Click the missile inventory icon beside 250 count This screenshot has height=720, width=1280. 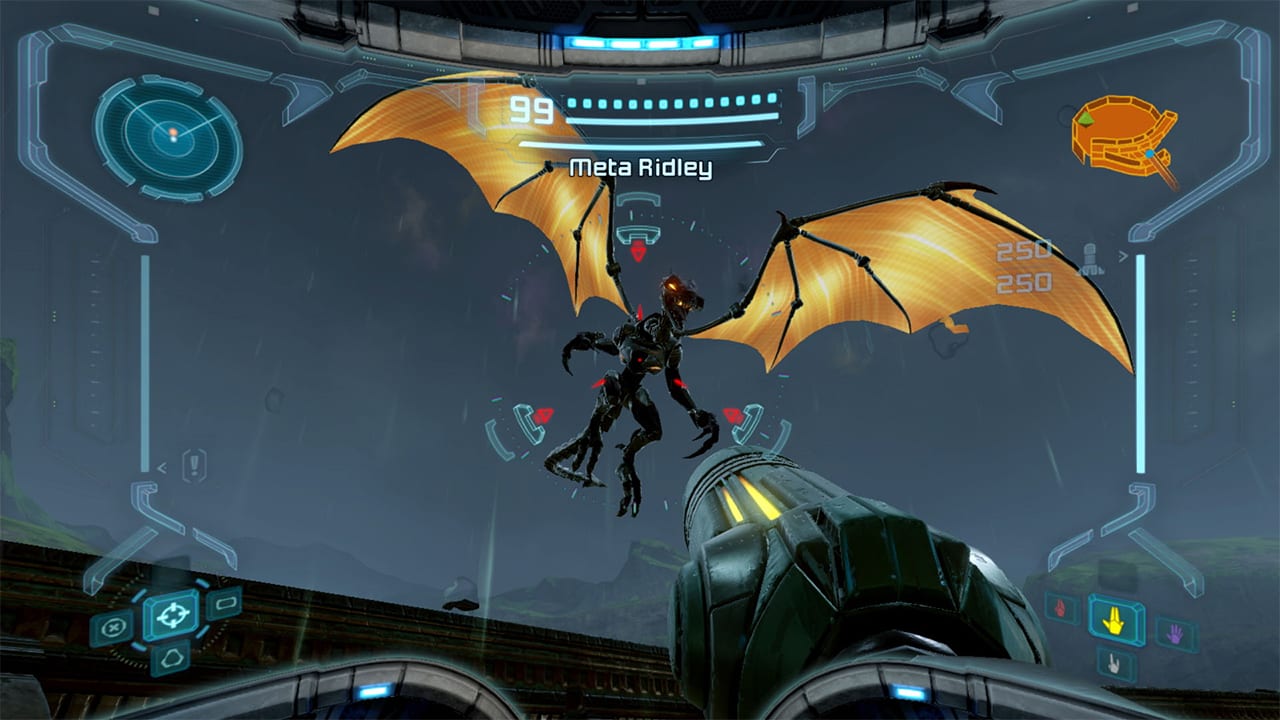(x=1089, y=258)
